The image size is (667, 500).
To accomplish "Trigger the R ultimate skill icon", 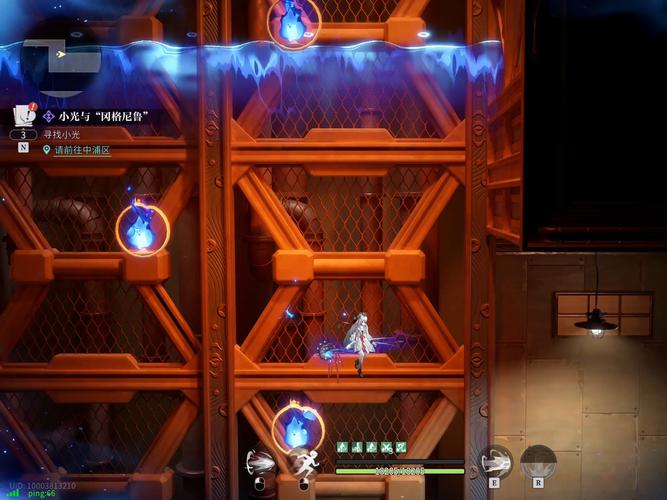I will (538, 461).
